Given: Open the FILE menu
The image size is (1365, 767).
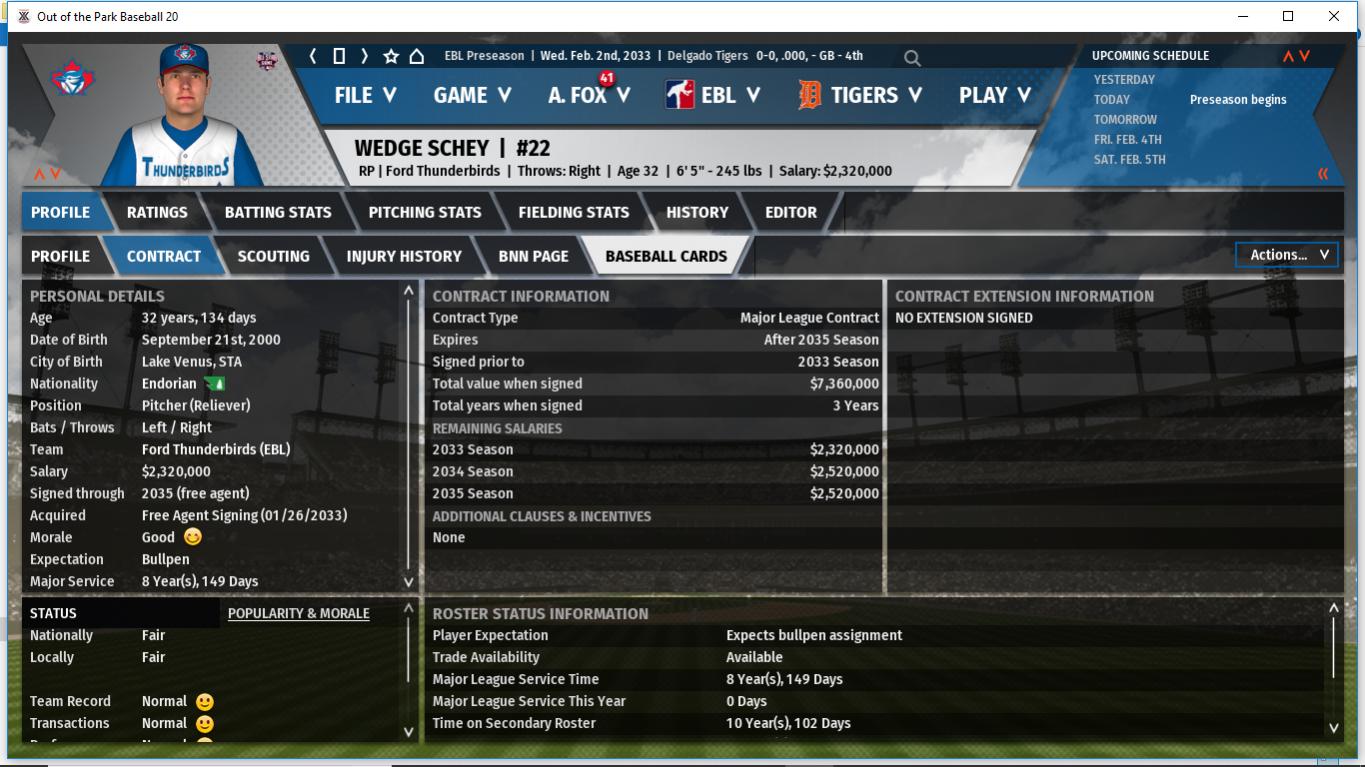Looking at the screenshot, I should click(365, 95).
